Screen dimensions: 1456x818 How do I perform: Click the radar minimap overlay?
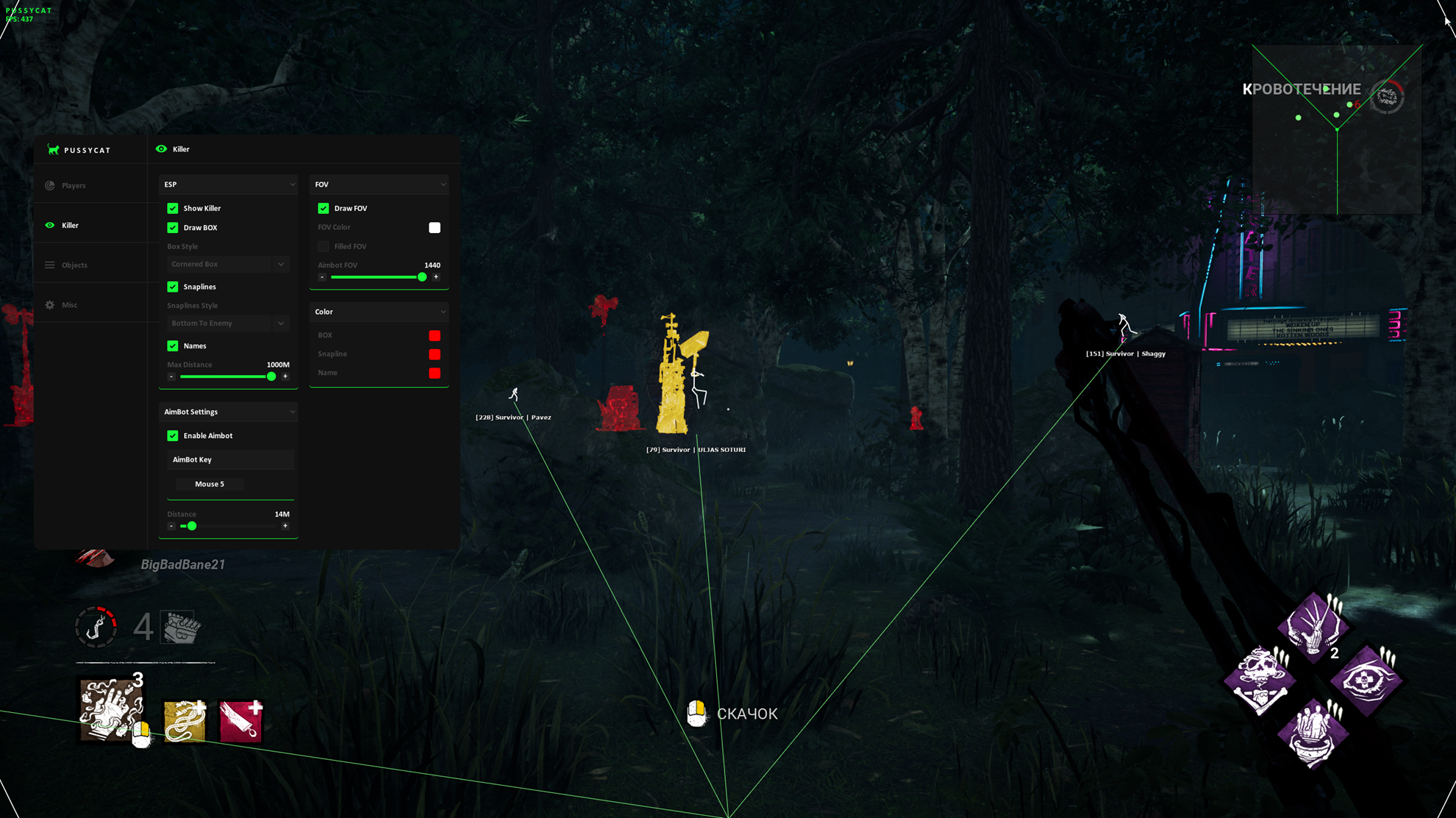click(x=1336, y=129)
